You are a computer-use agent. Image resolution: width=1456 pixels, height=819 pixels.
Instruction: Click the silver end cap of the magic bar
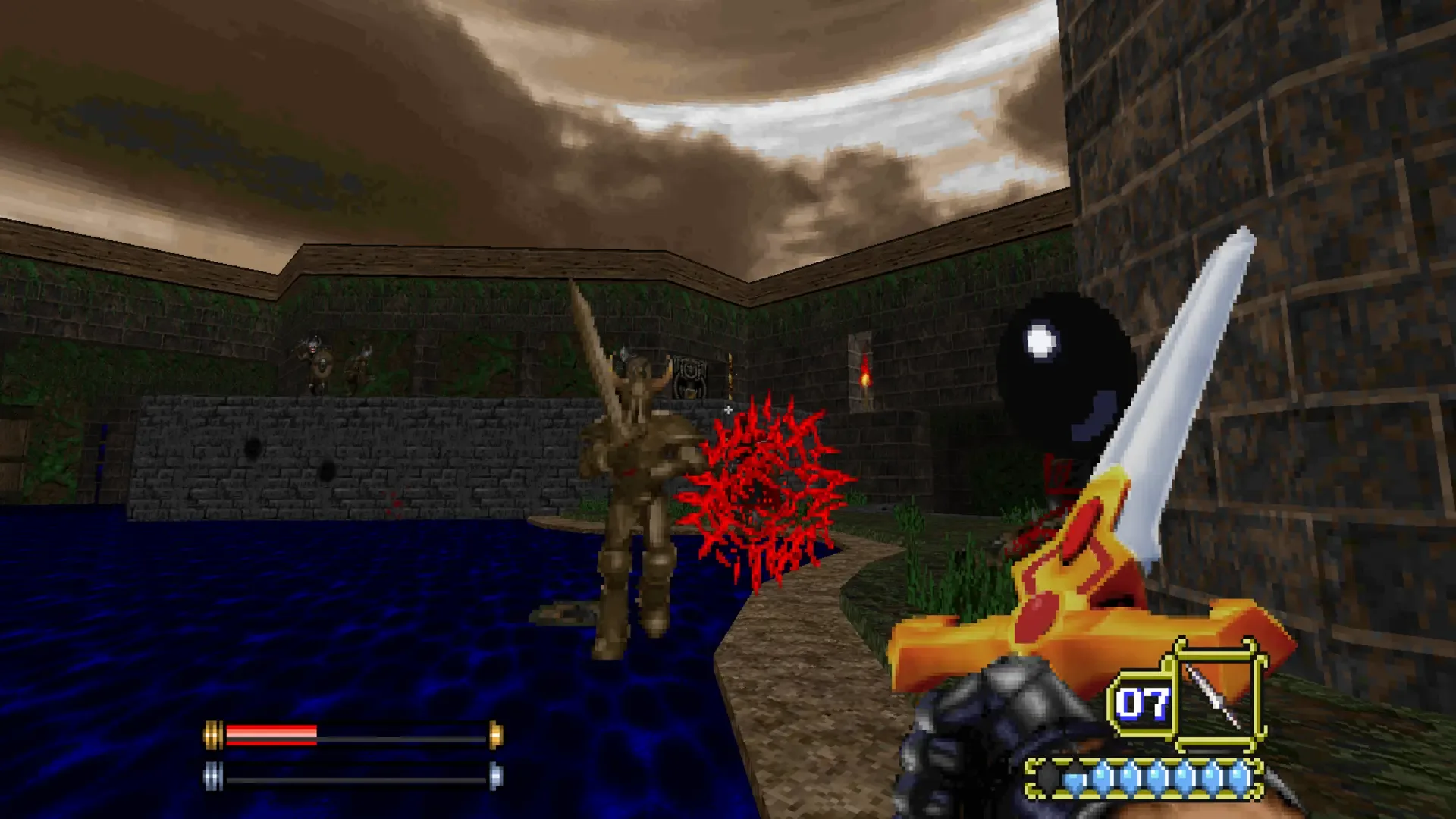click(215, 776)
